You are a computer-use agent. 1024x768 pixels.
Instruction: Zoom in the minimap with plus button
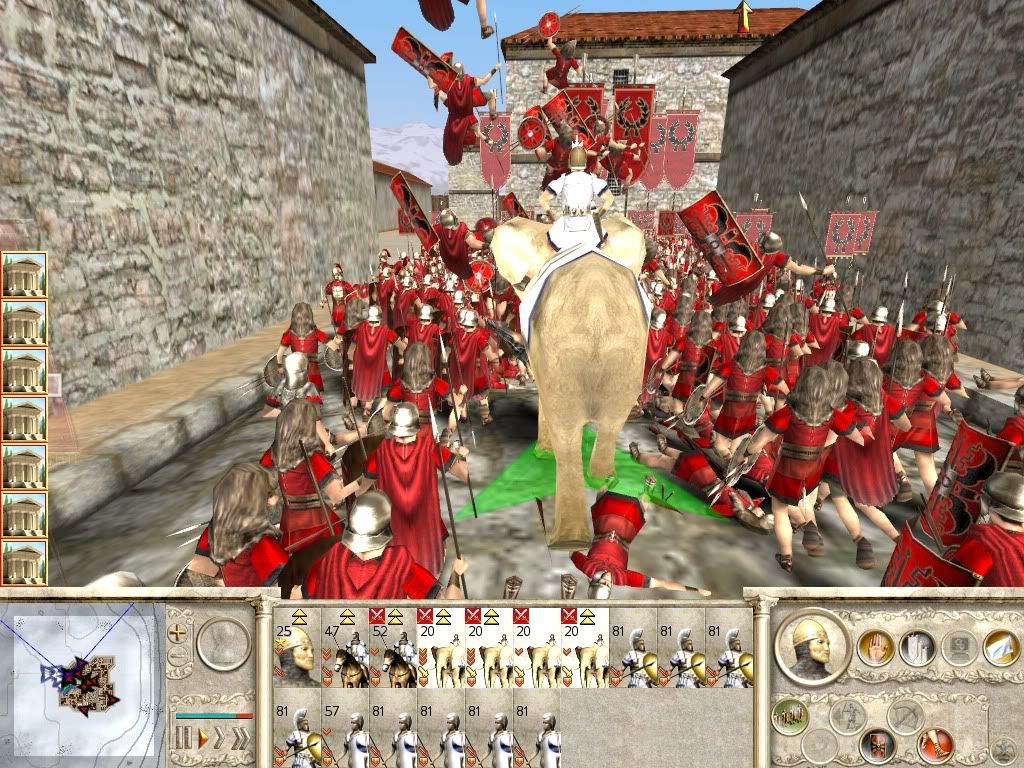pyautogui.click(x=179, y=632)
